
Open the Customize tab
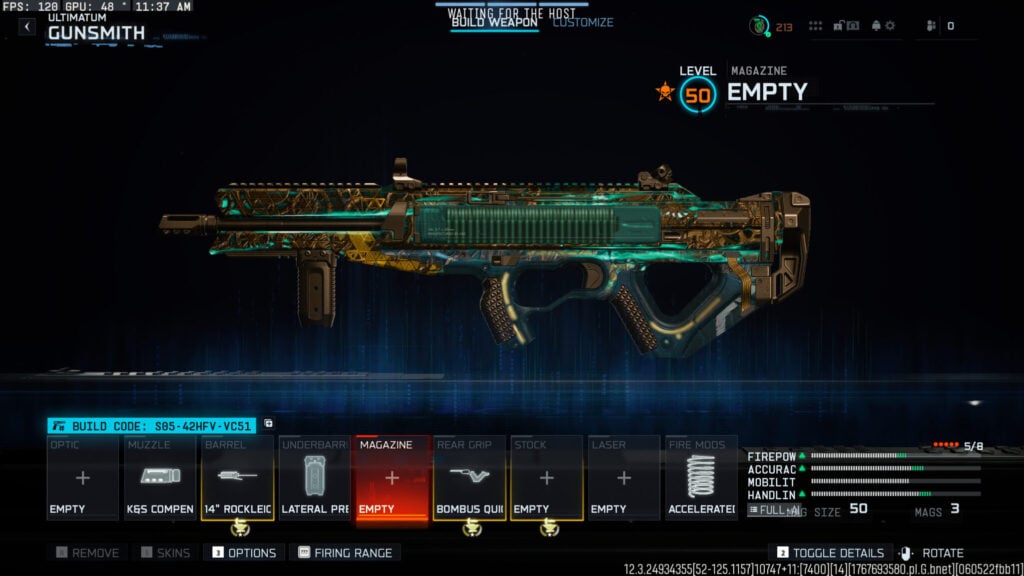[583, 22]
